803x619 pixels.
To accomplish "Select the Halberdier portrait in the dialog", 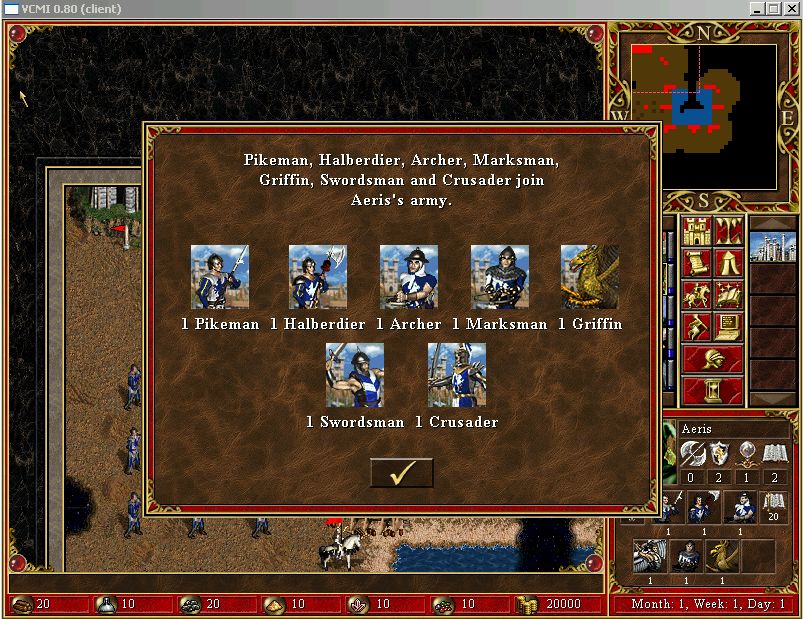I will click(x=317, y=277).
